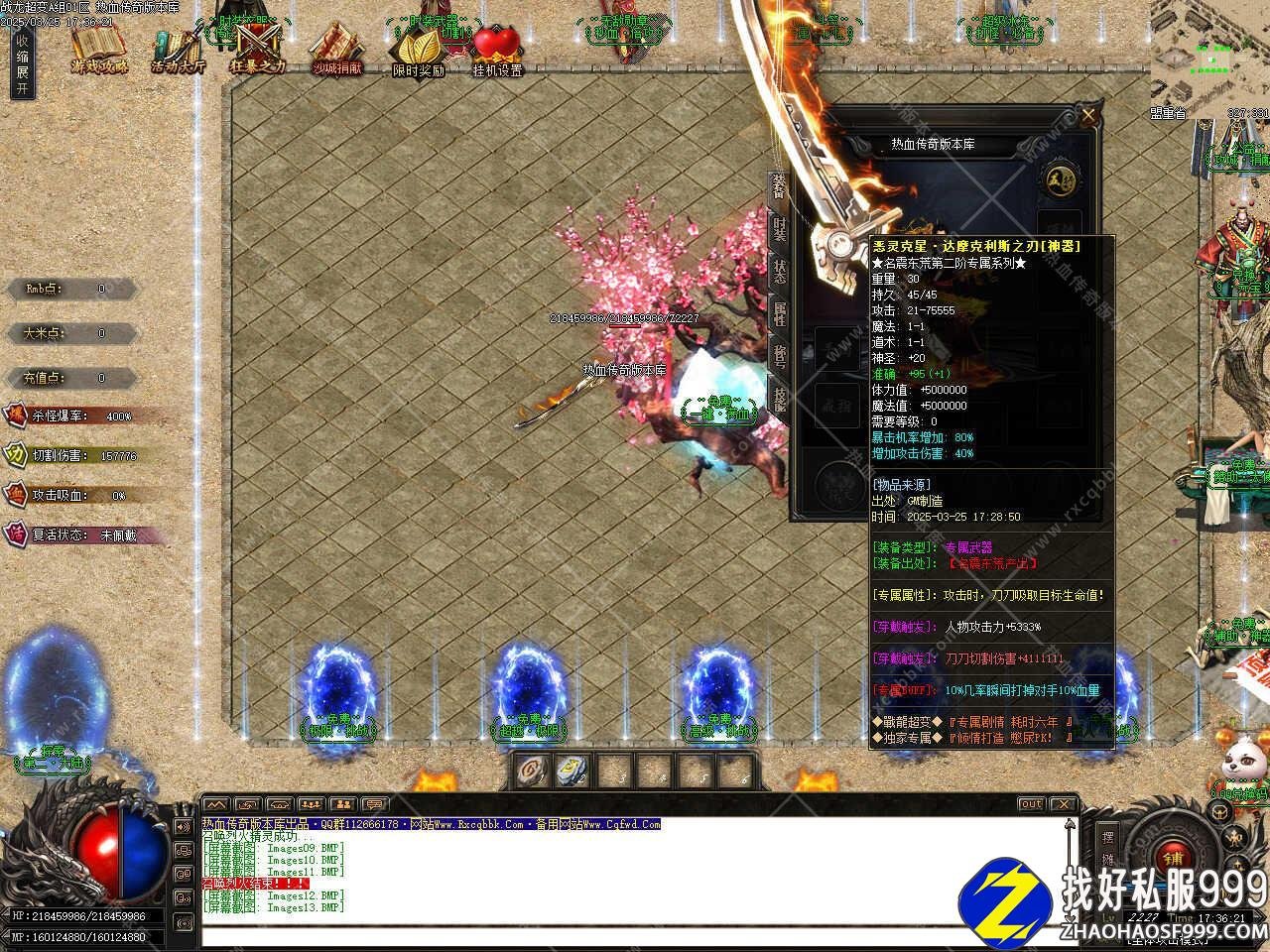
Task: Activate 狂暴之力 crossed swords icon
Action: (257, 48)
